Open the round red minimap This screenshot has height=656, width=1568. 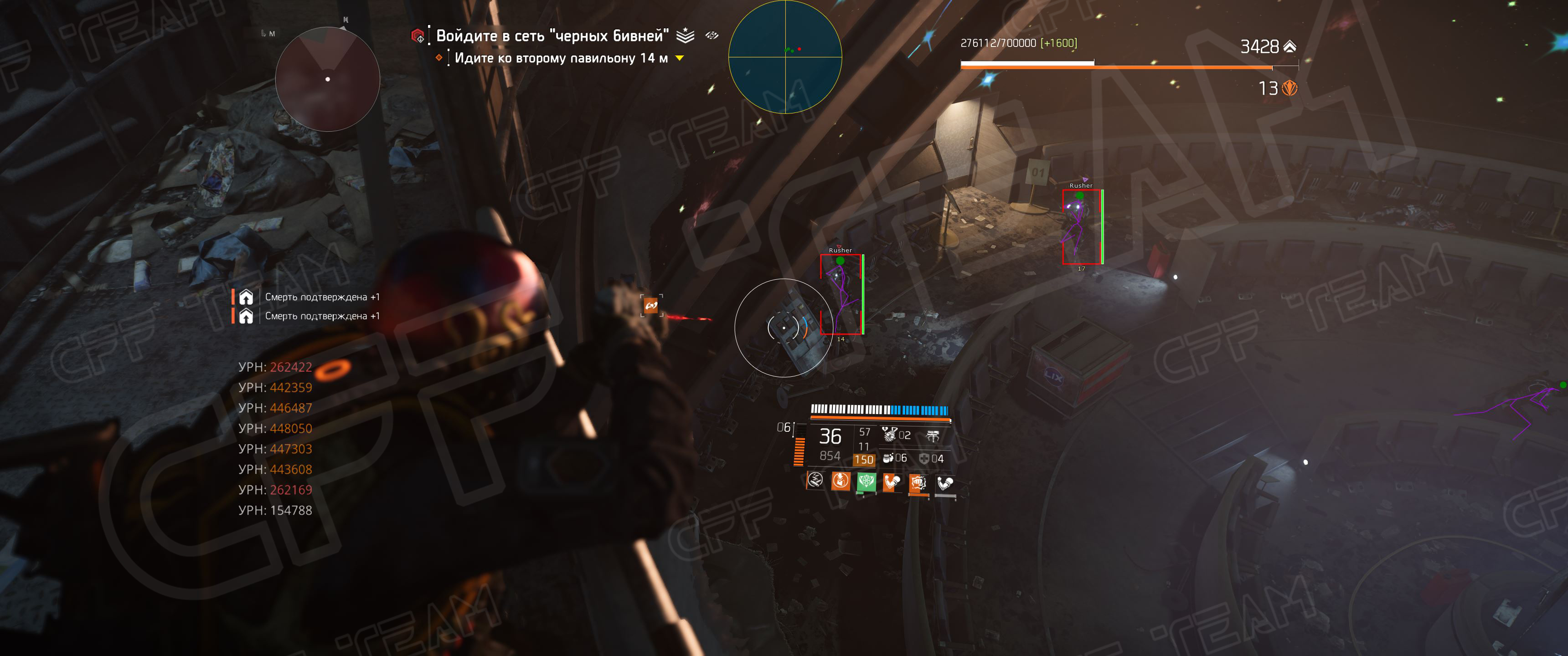[327, 78]
